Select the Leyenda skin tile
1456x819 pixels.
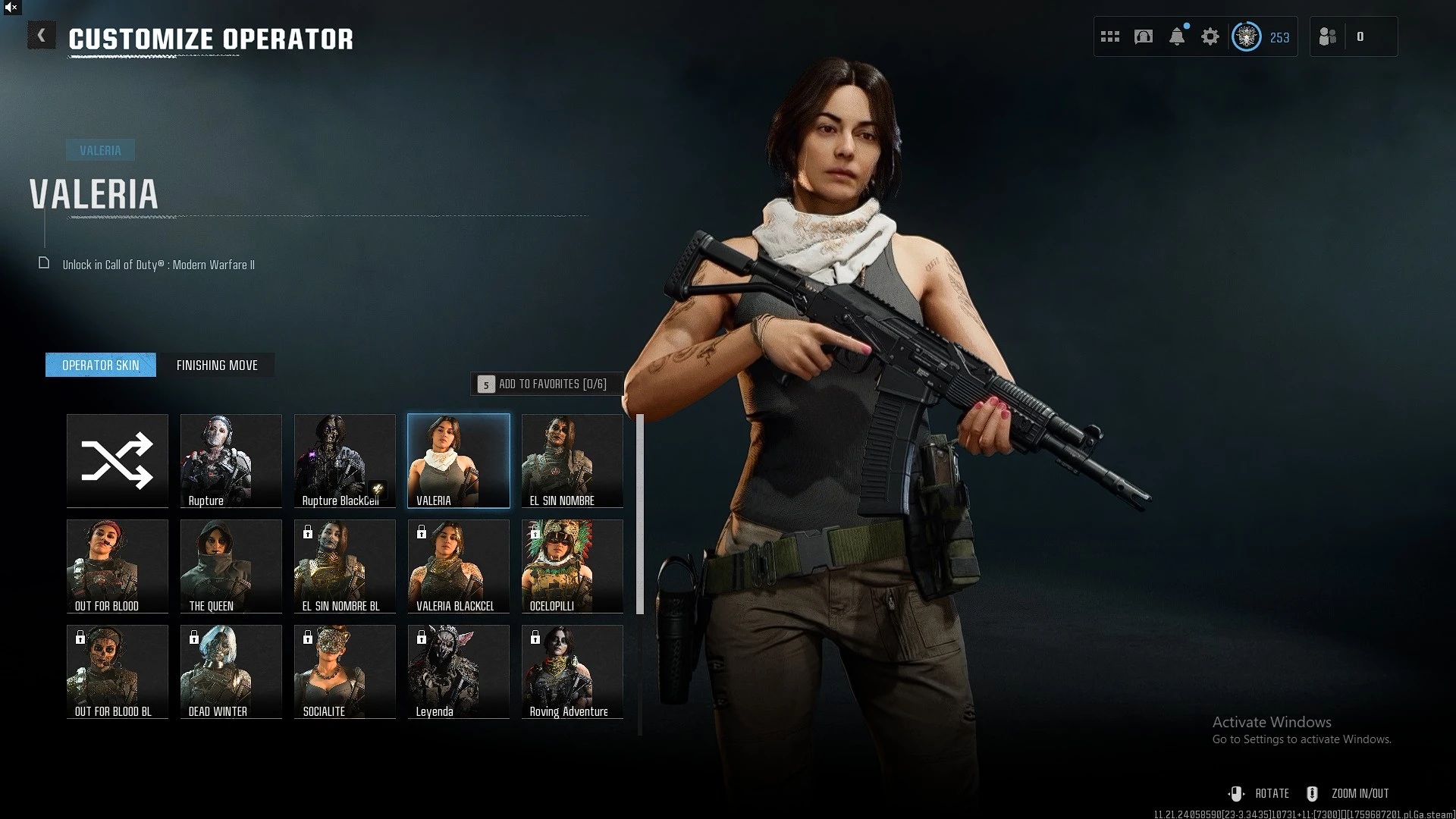[459, 671]
